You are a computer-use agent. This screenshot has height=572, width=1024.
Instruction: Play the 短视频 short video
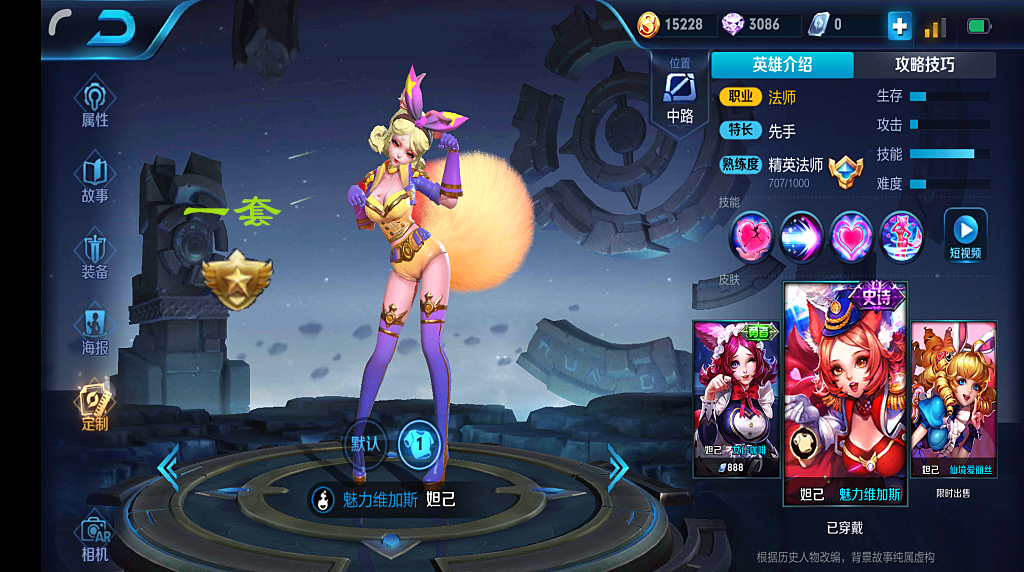[965, 235]
